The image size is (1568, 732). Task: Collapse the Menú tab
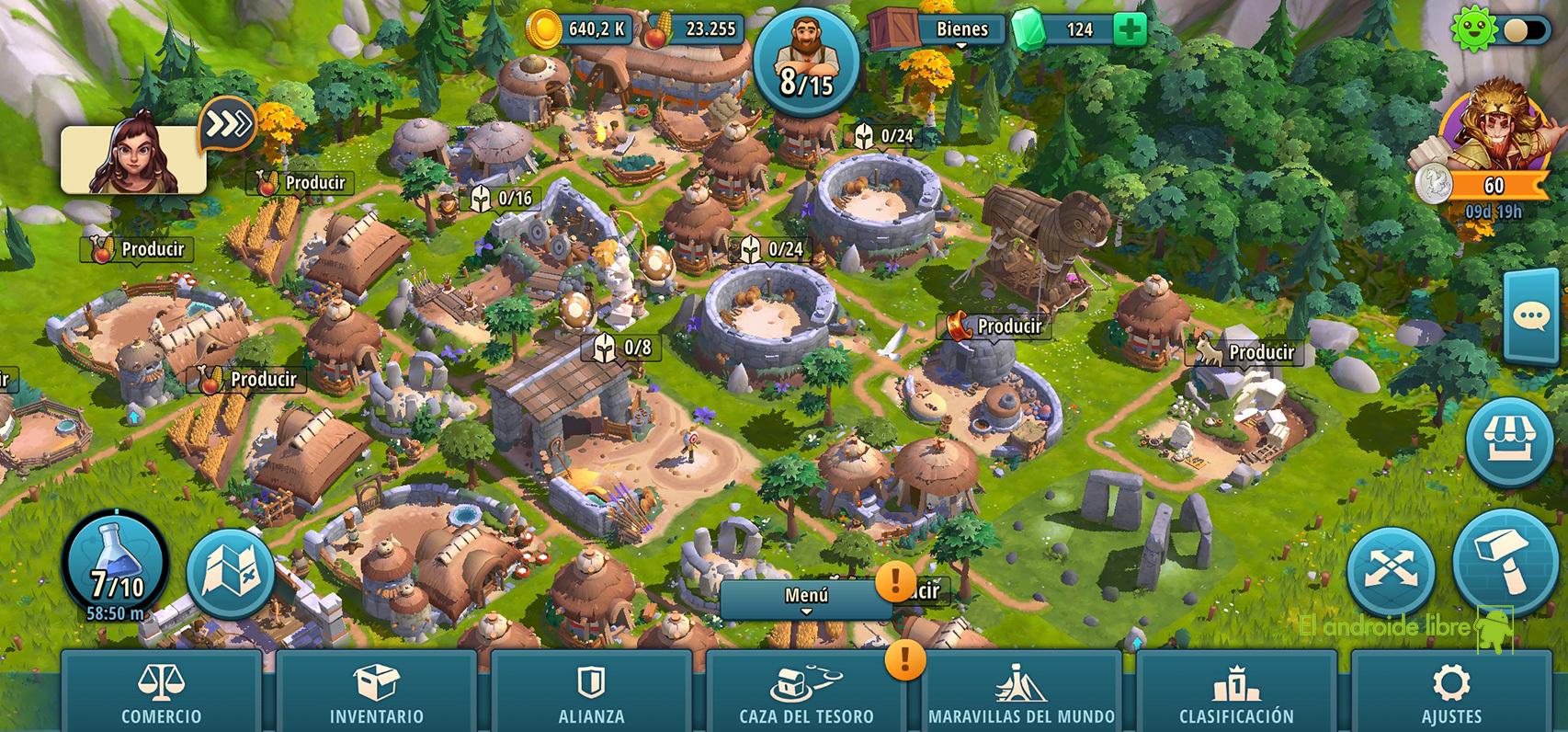tap(806, 599)
